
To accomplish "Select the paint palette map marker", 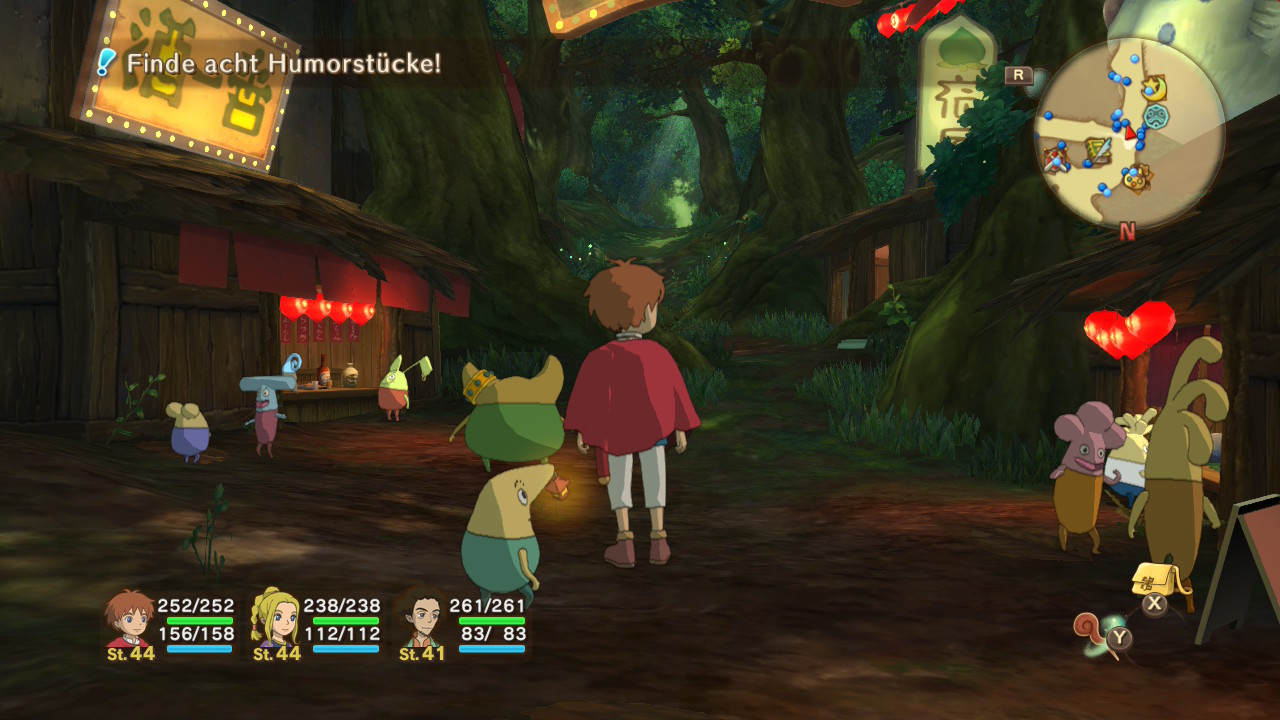I will [1135, 180].
